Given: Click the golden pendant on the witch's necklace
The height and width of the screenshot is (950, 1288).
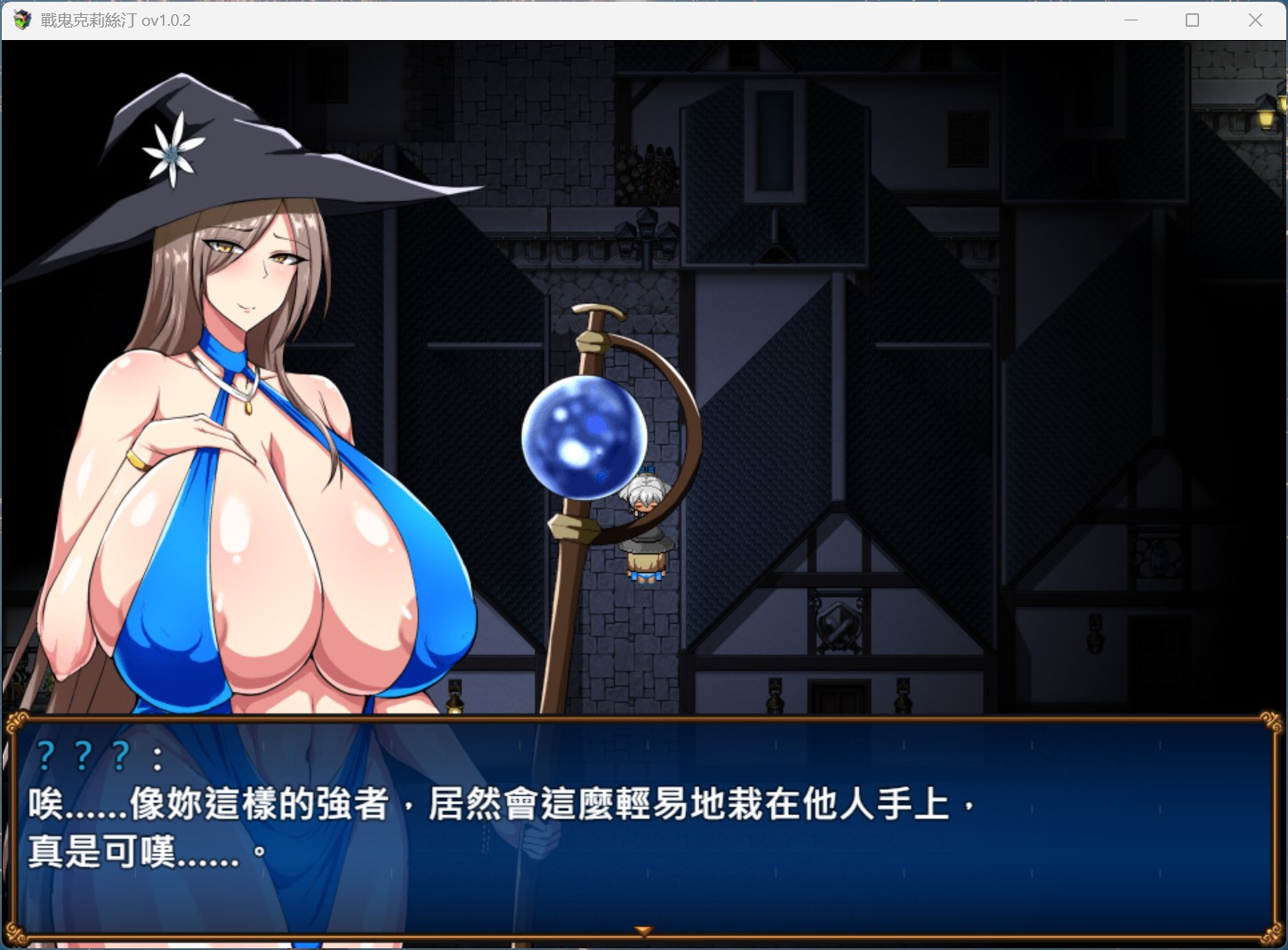Looking at the screenshot, I should (251, 409).
